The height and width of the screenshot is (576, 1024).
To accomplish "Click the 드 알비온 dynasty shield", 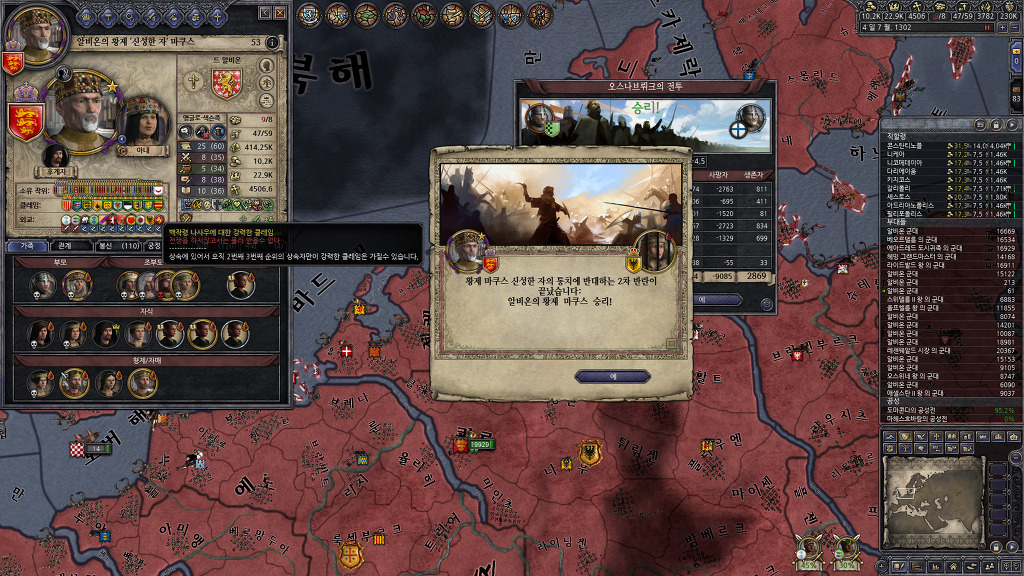I will point(228,84).
